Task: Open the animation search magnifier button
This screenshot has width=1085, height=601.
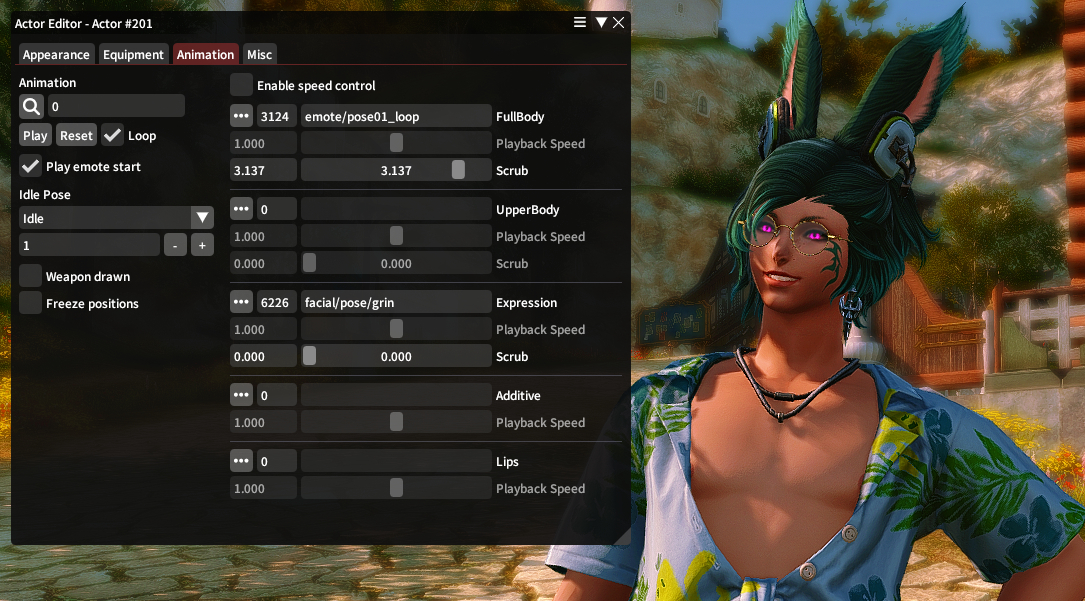Action: 31,106
